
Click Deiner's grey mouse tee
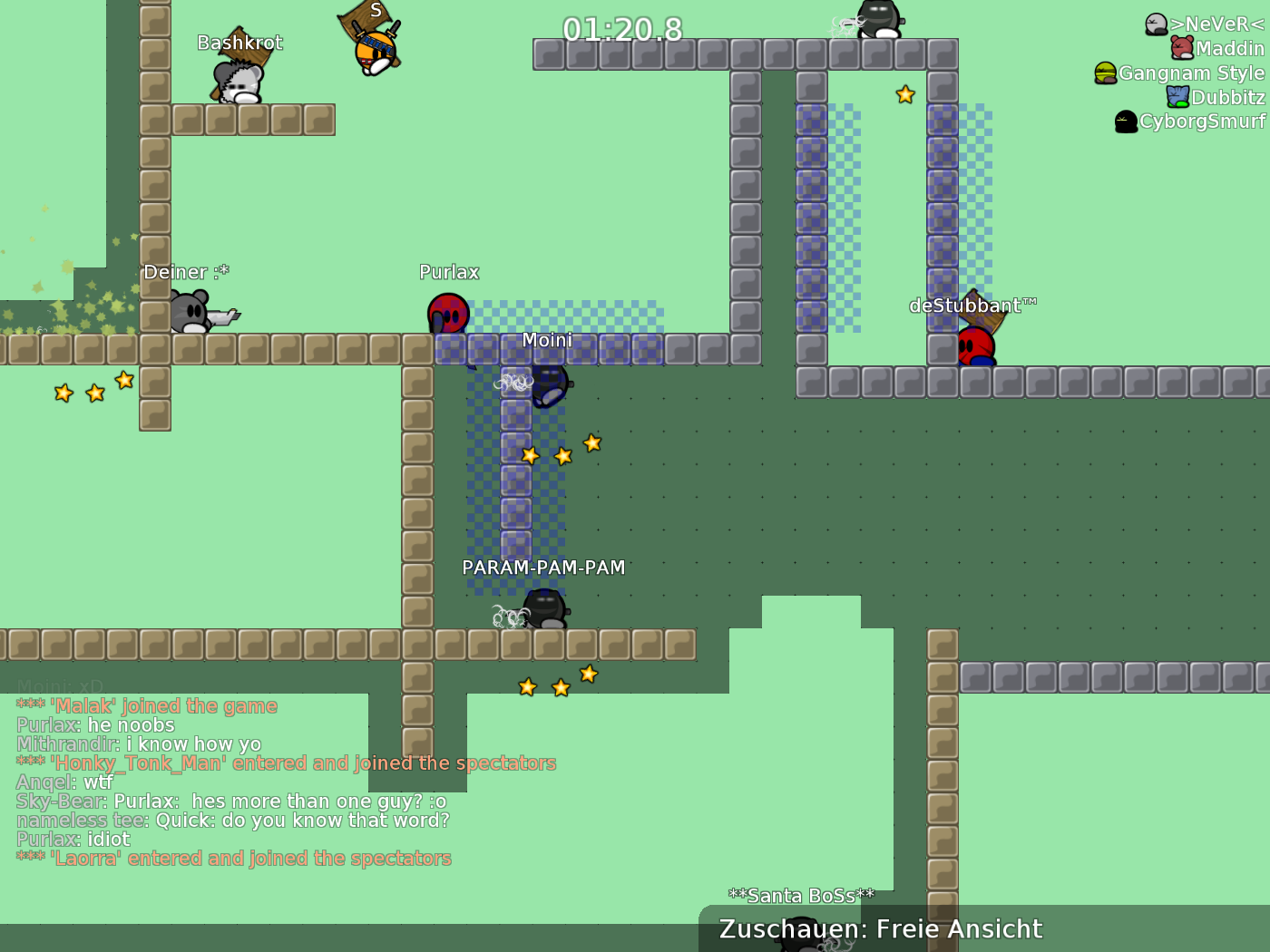190,311
